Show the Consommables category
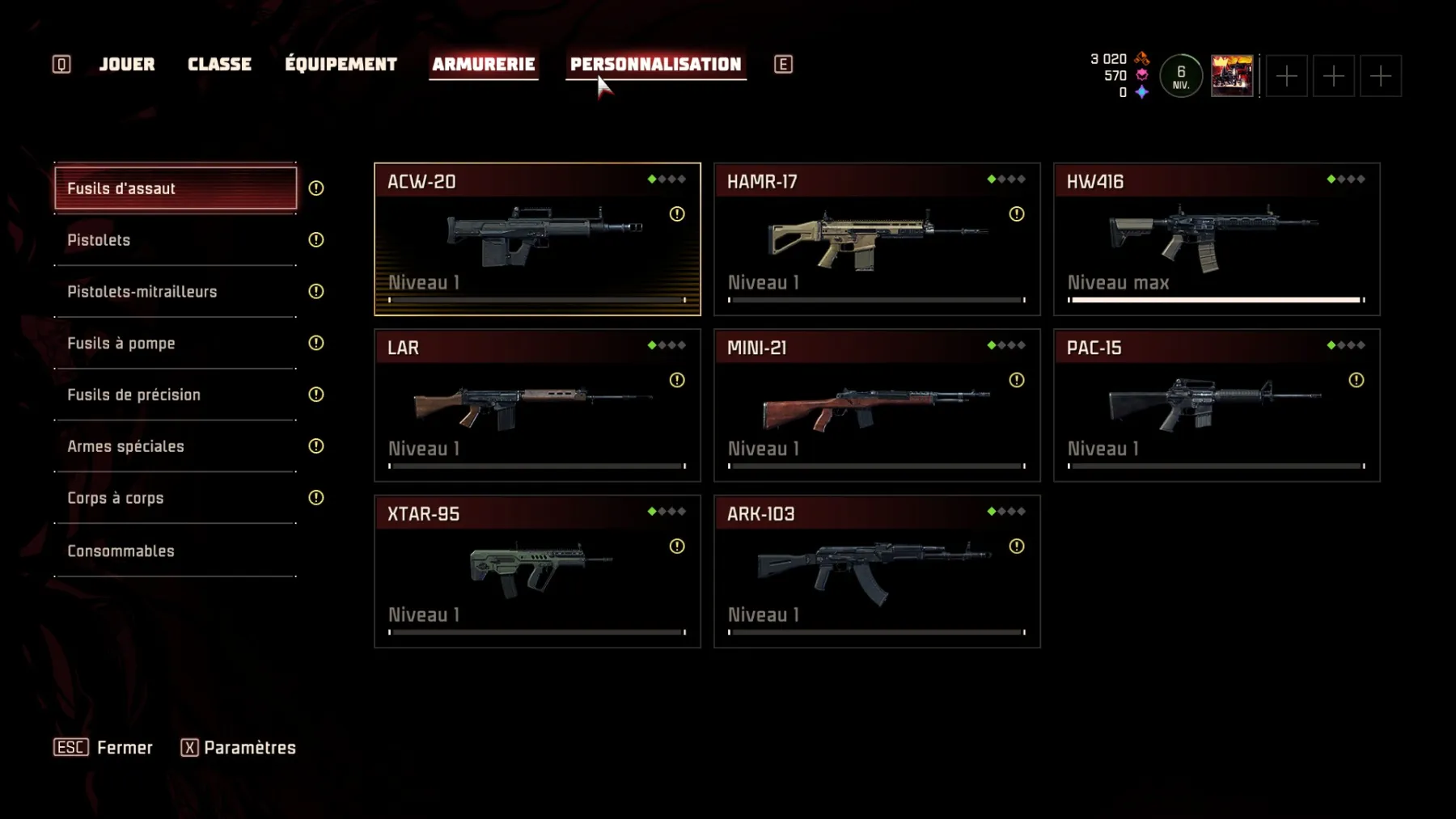This screenshot has width=1456, height=819. coord(176,551)
